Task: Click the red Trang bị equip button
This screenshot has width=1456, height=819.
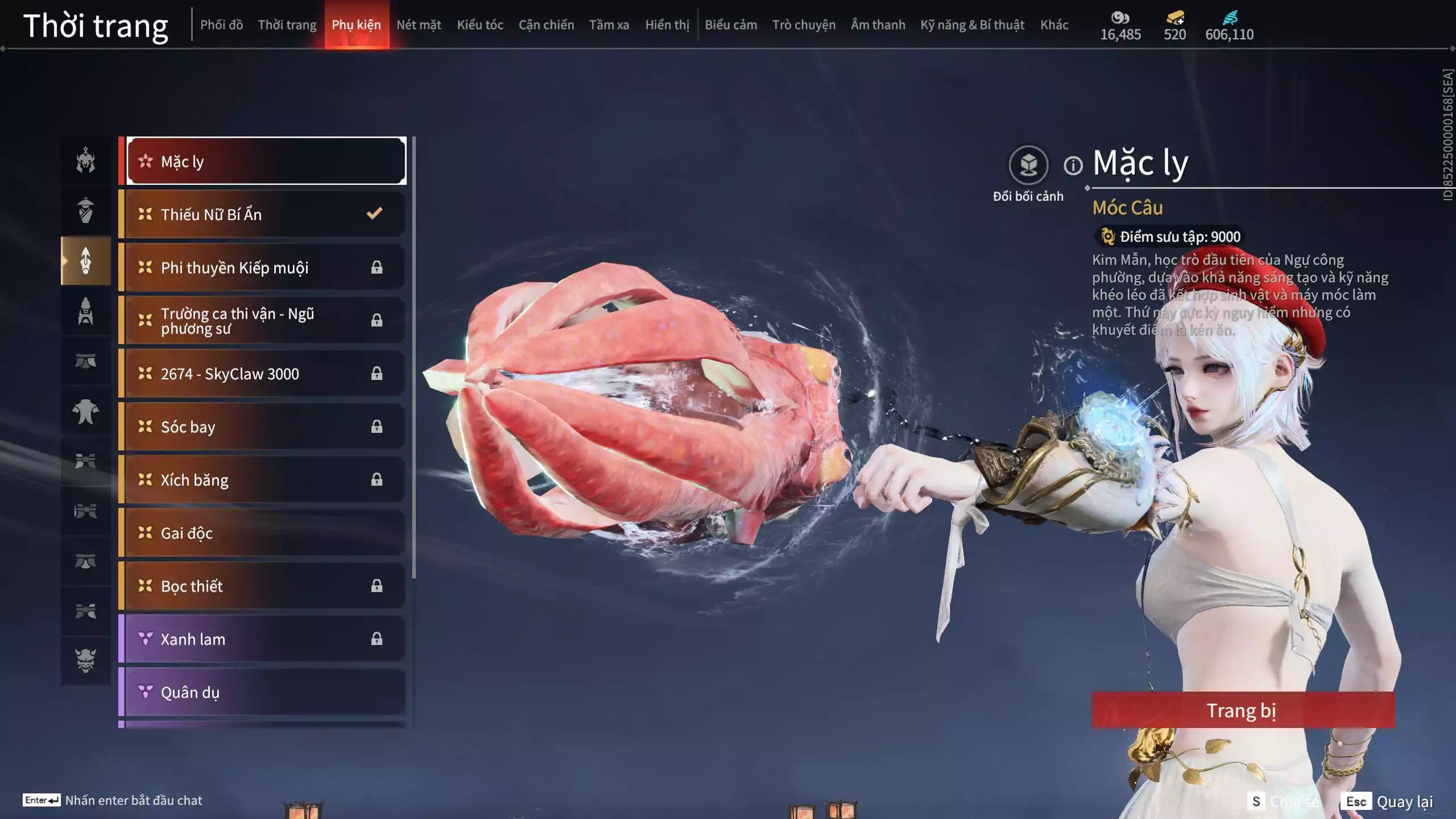Action: pyautogui.click(x=1243, y=710)
